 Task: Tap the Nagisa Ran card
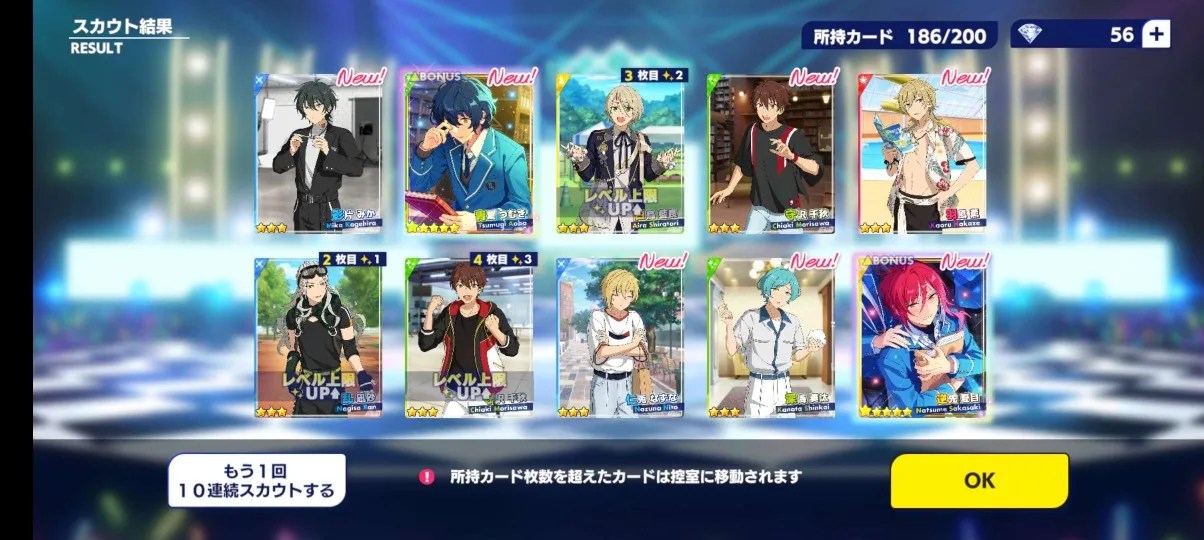pos(318,337)
